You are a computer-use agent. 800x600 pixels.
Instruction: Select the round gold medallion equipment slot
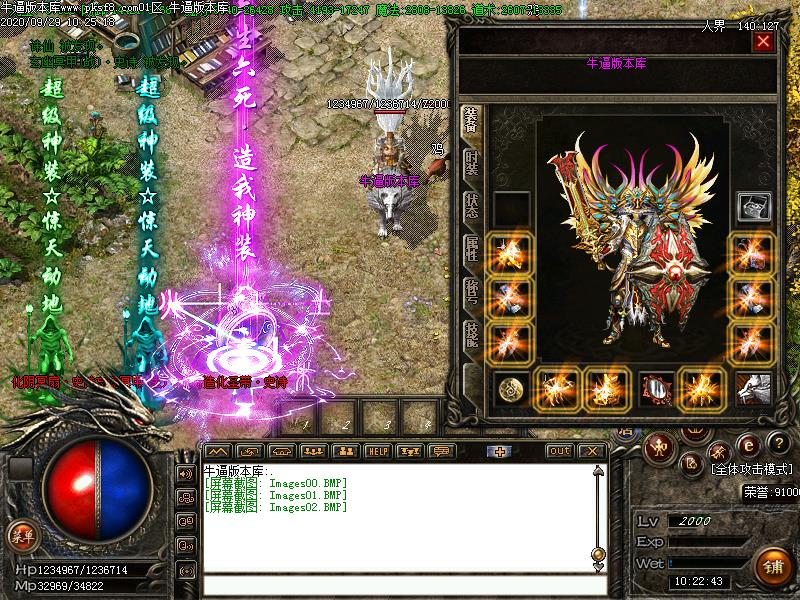(510, 388)
